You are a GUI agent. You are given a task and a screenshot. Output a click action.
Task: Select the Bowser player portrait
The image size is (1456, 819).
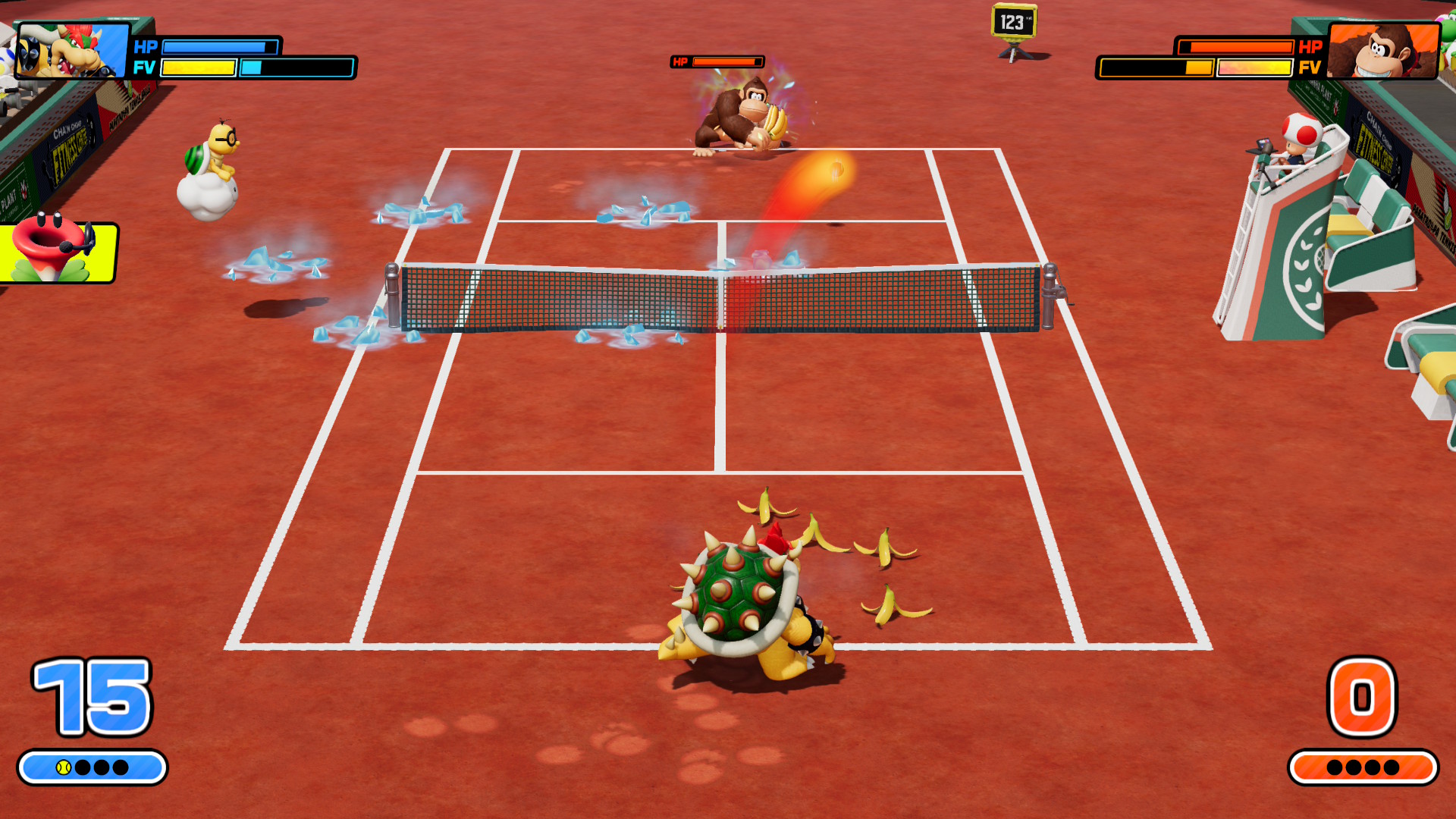click(72, 50)
